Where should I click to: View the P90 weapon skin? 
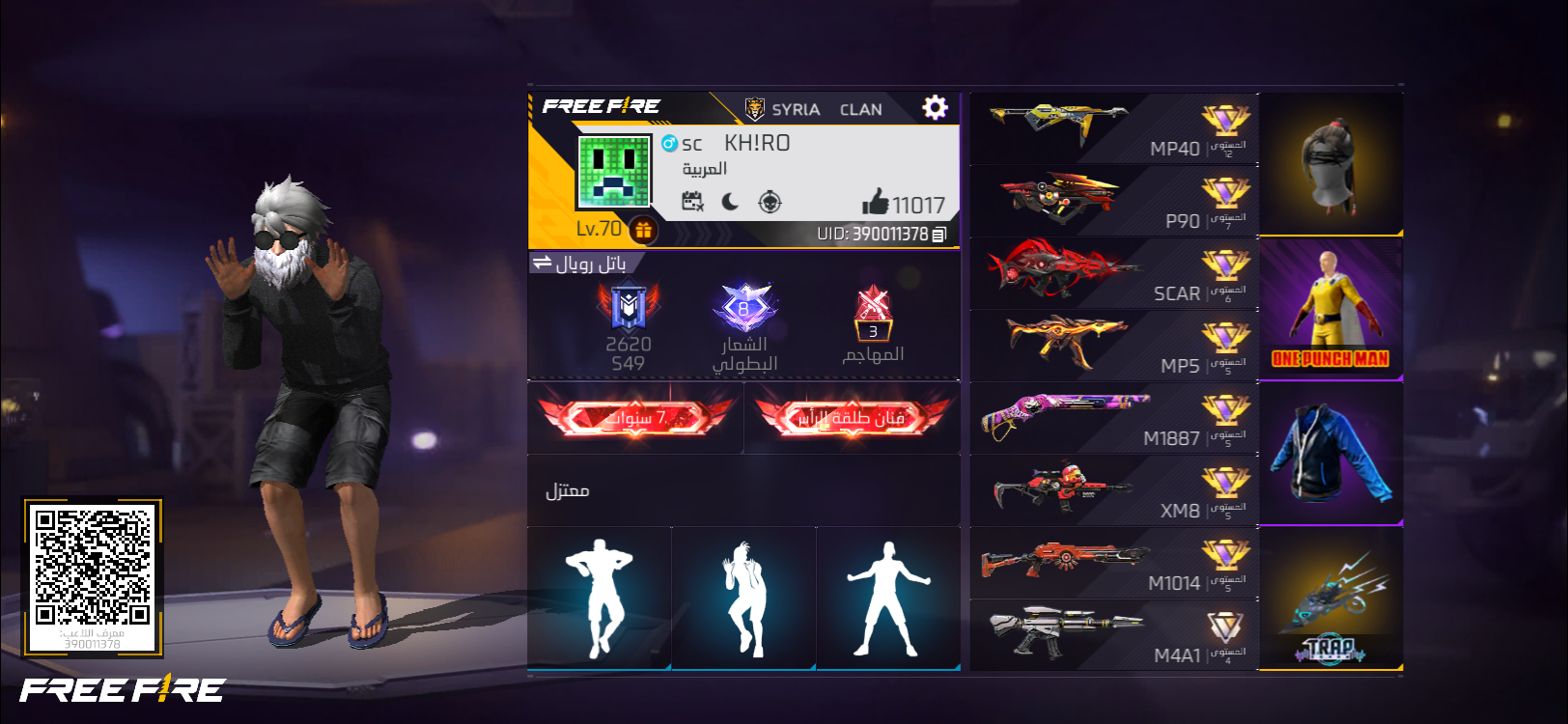(x=1113, y=201)
